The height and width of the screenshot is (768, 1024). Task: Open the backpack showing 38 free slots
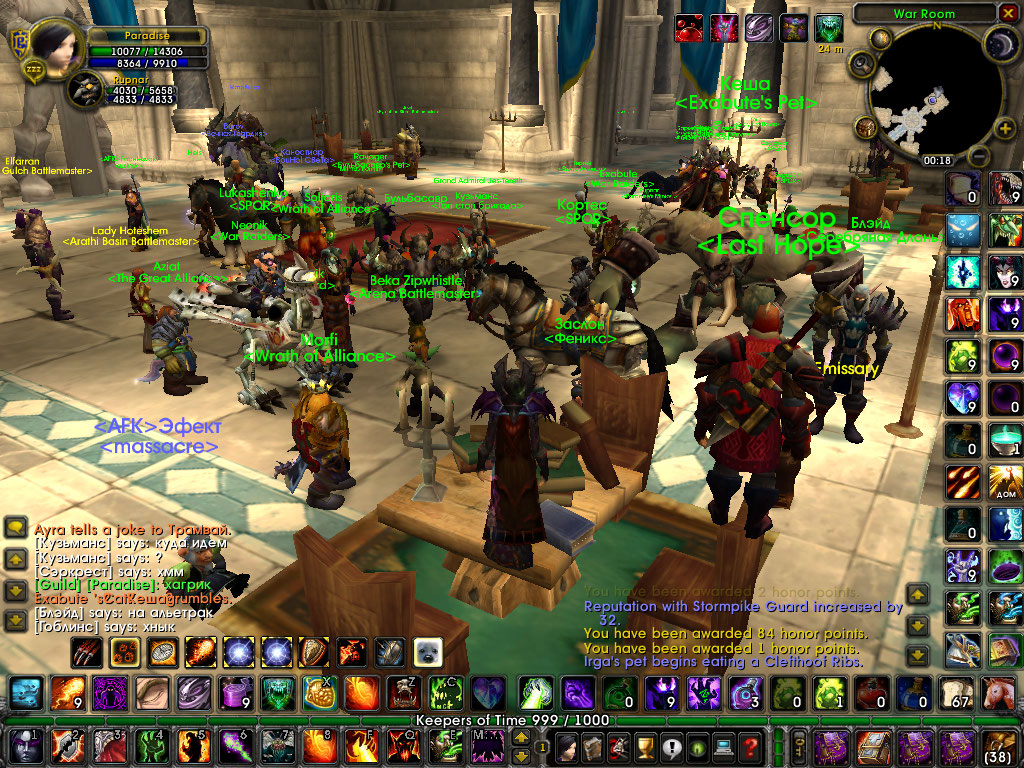coord(1000,746)
